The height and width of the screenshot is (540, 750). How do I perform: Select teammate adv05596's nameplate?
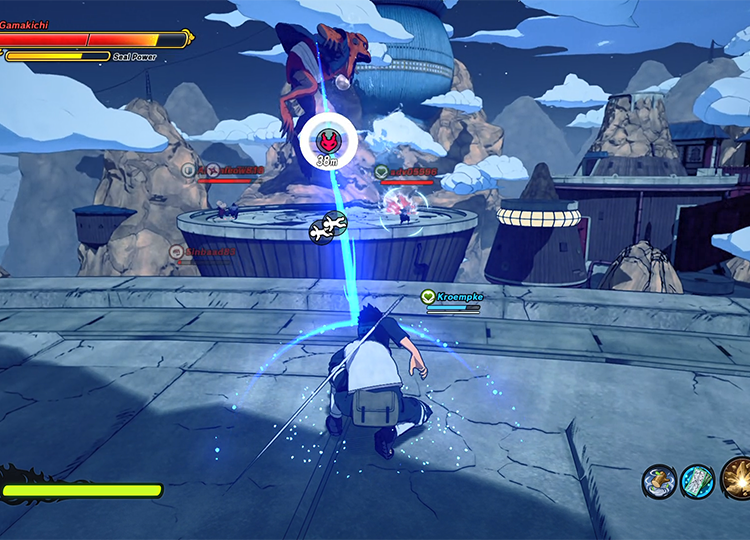pos(408,173)
